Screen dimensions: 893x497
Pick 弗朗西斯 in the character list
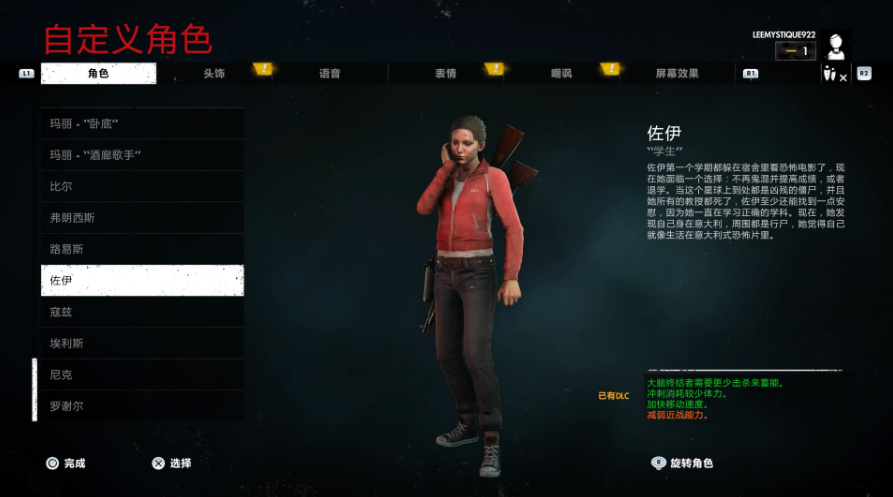pyautogui.click(x=142, y=217)
